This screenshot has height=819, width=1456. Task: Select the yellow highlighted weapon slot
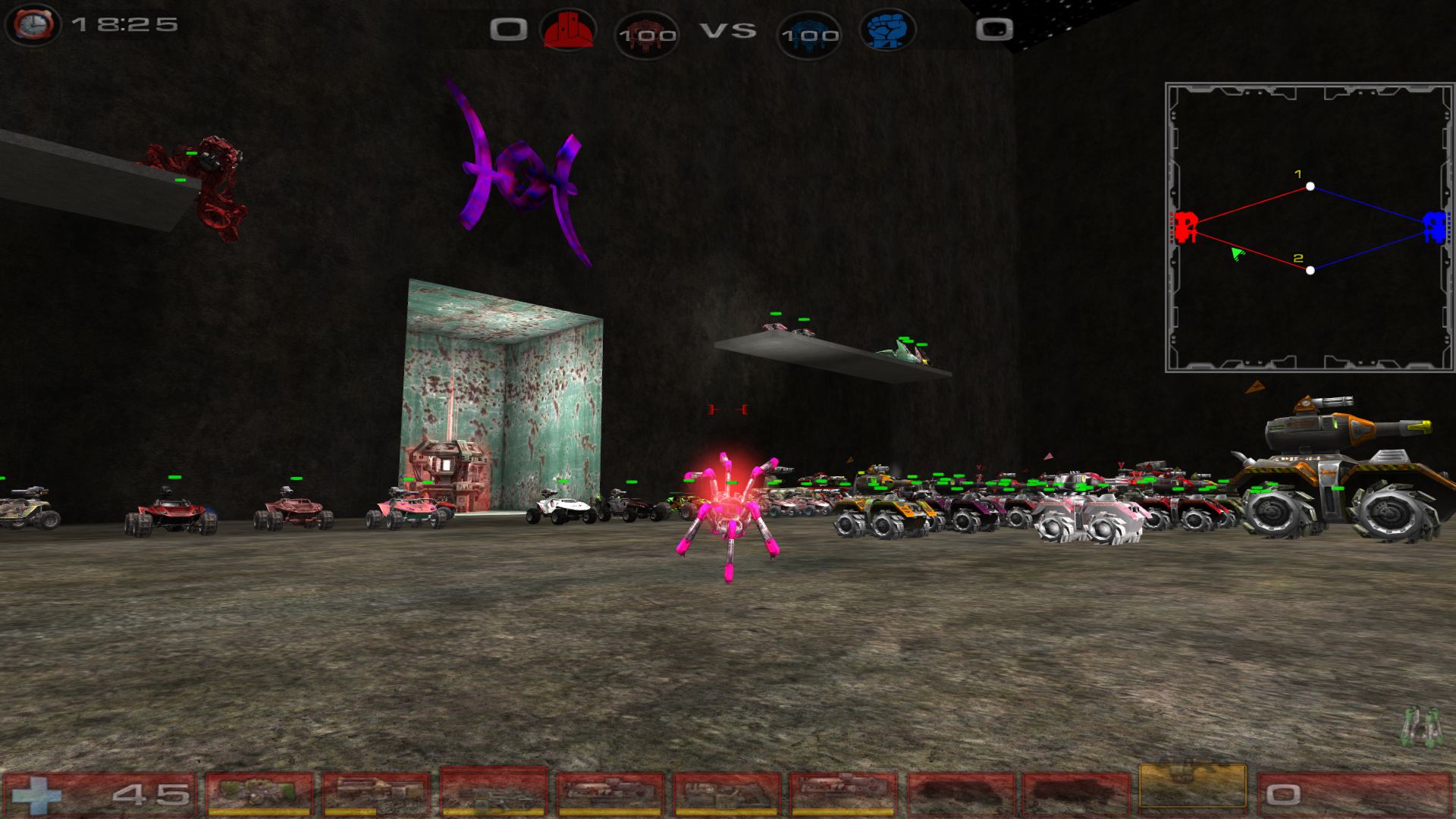1192,787
